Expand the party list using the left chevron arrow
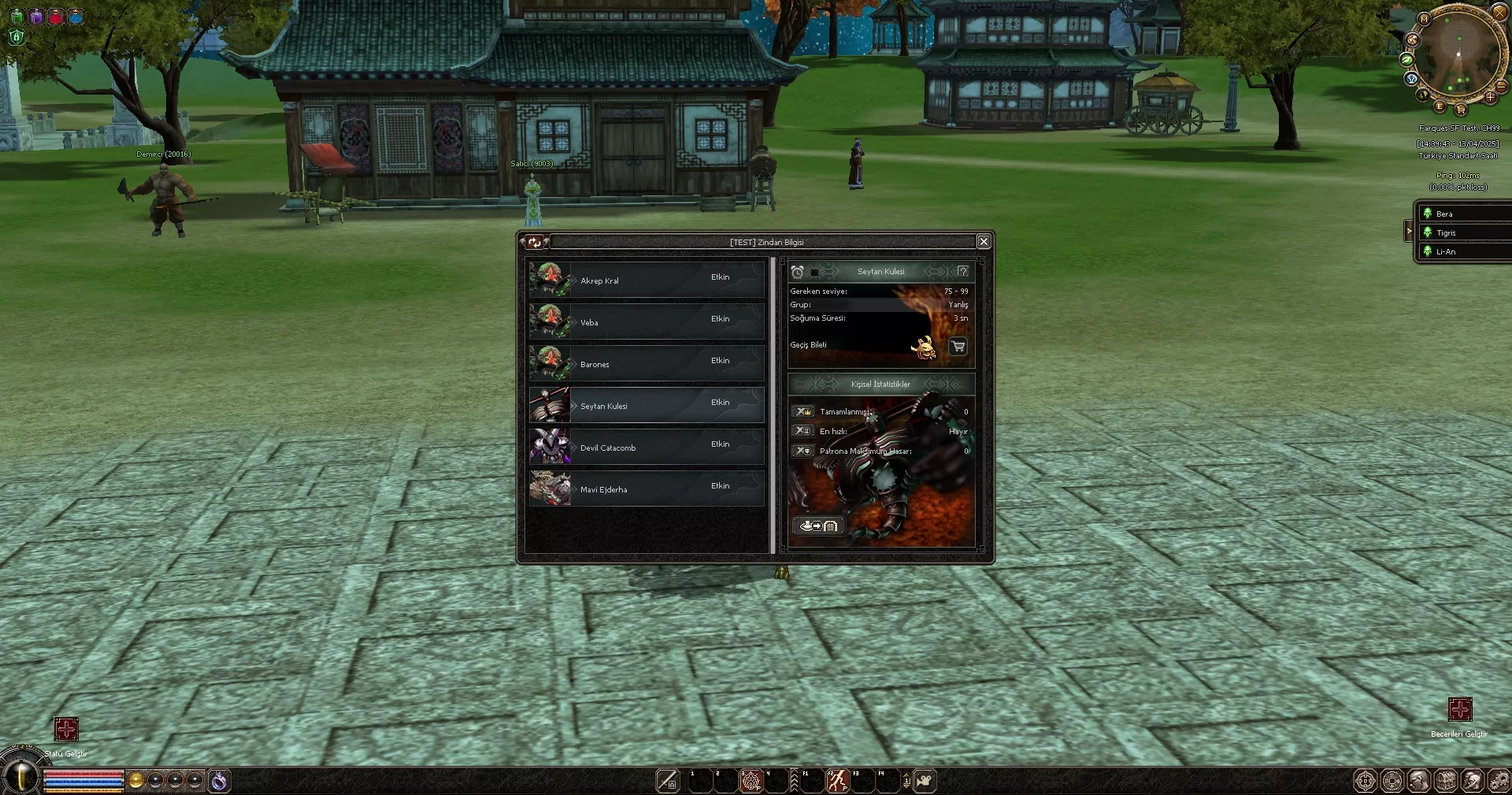 1410,231
